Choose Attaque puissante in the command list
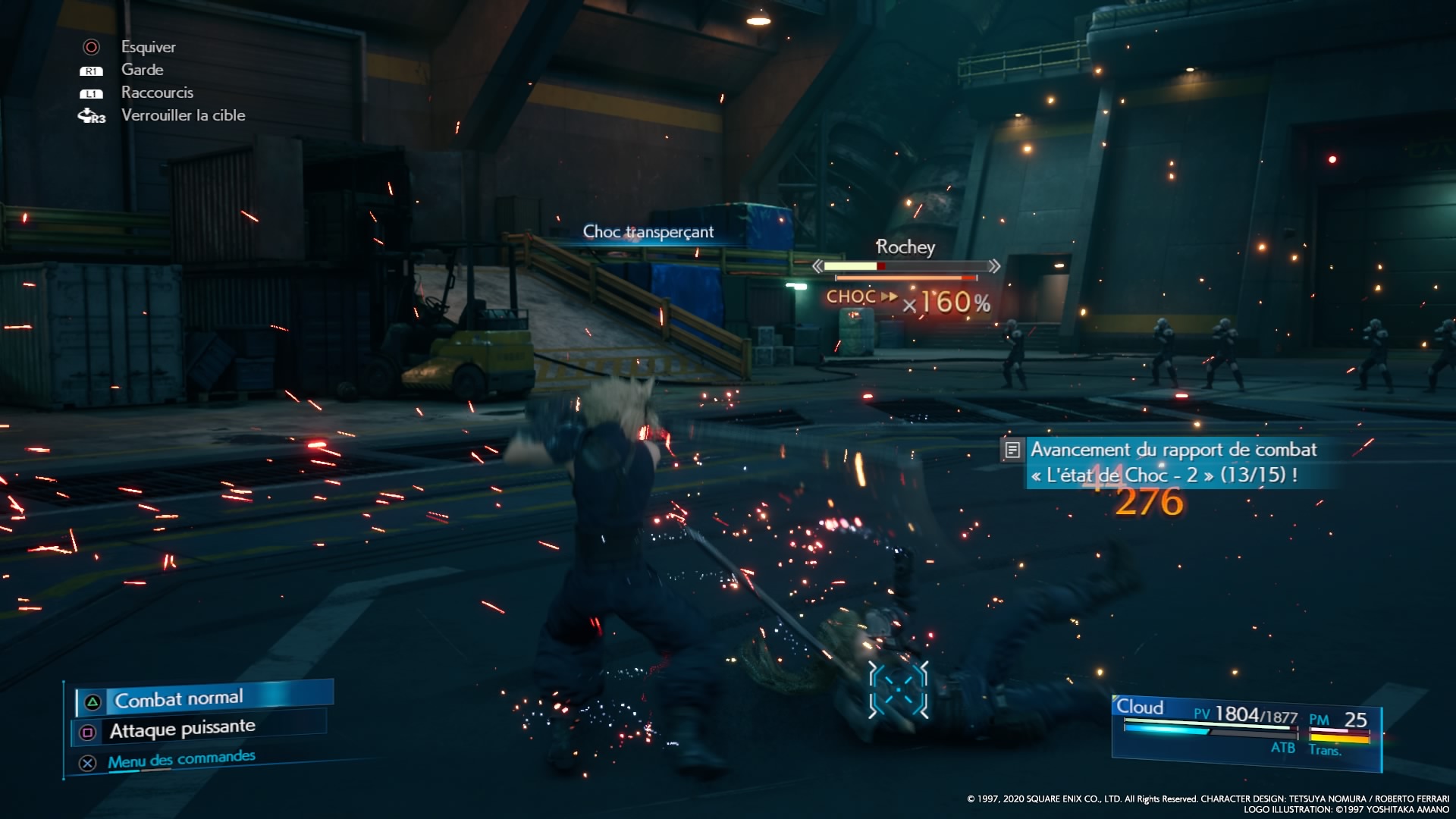1456x819 pixels. point(182,730)
